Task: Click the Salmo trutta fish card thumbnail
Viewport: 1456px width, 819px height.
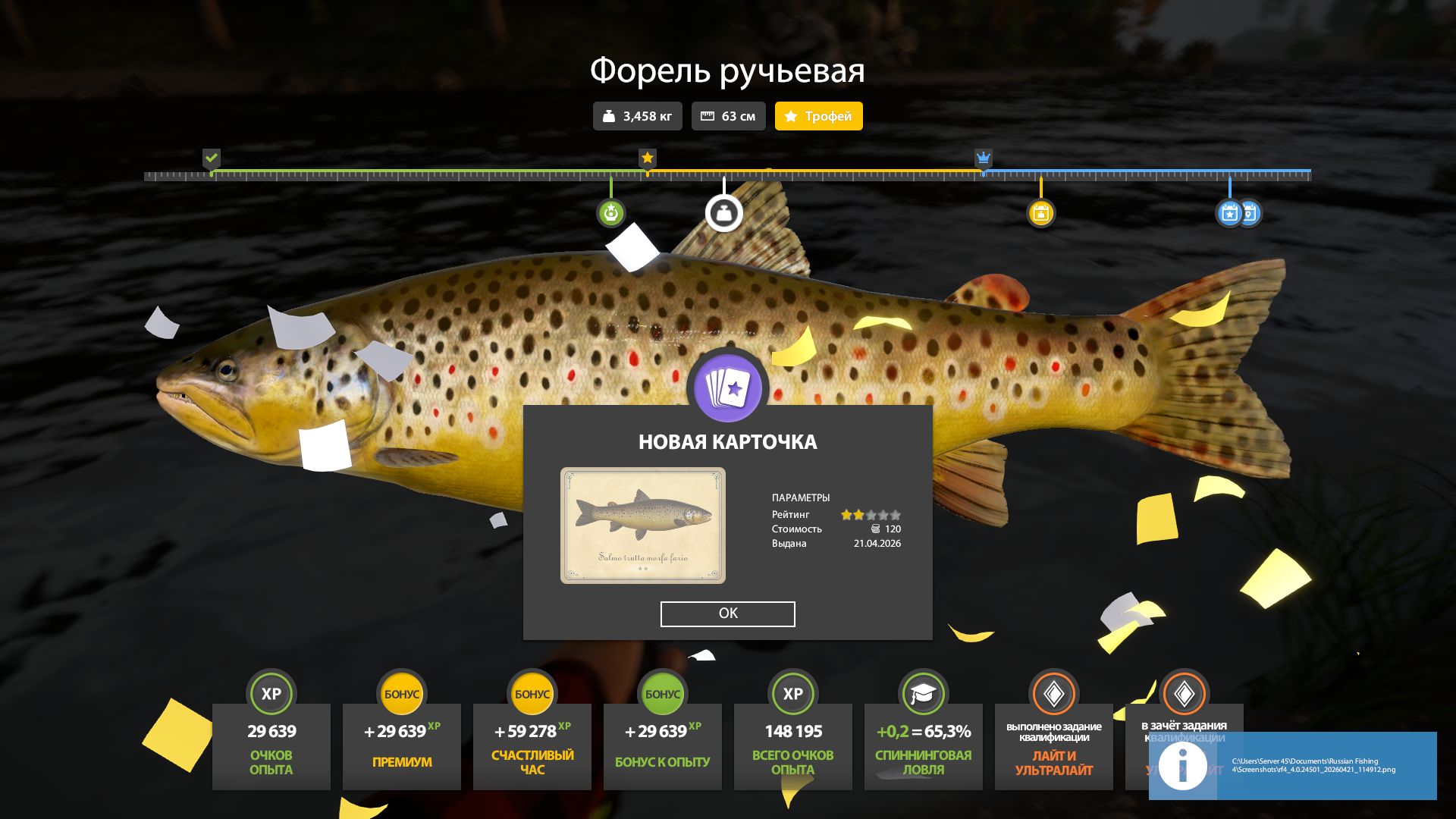Action: click(643, 525)
